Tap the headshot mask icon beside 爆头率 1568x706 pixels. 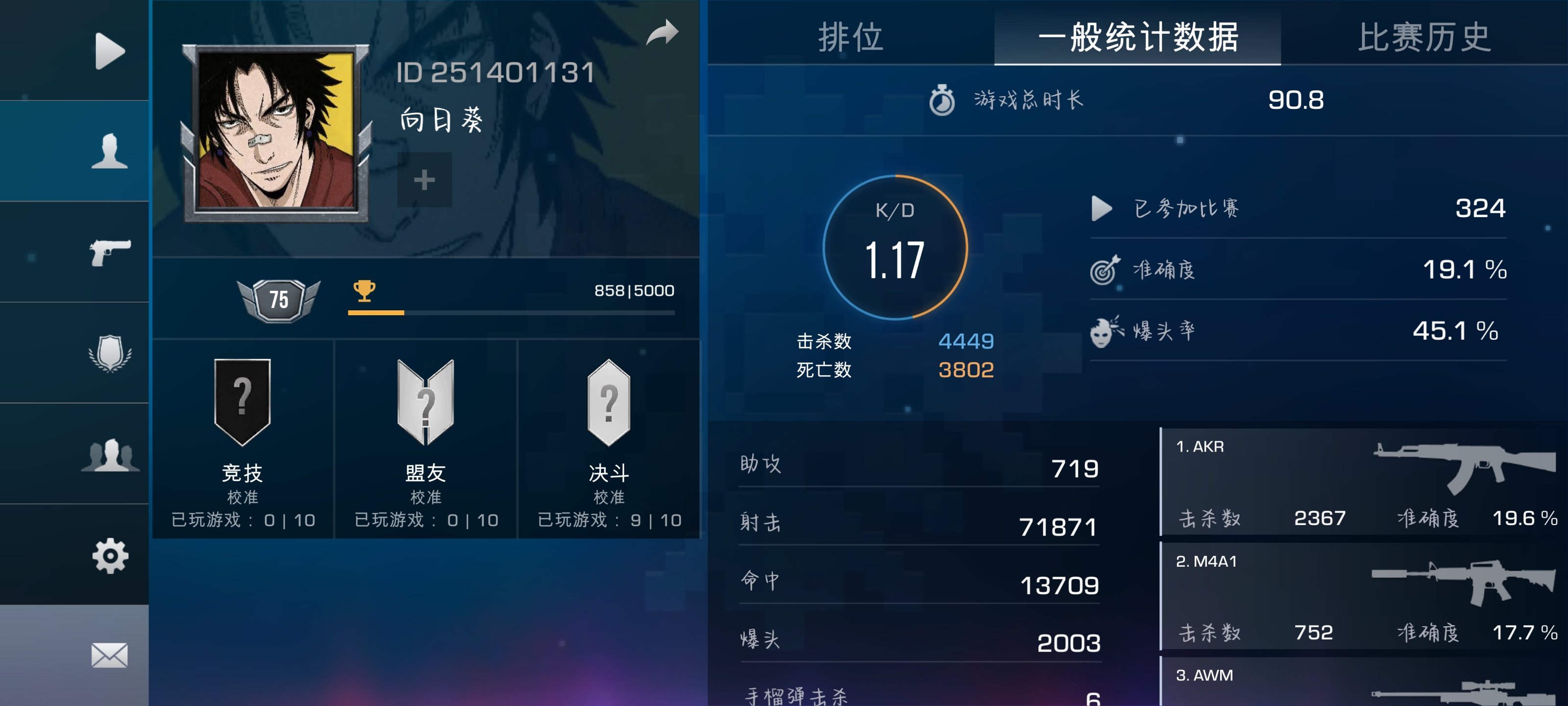pyautogui.click(x=1103, y=334)
